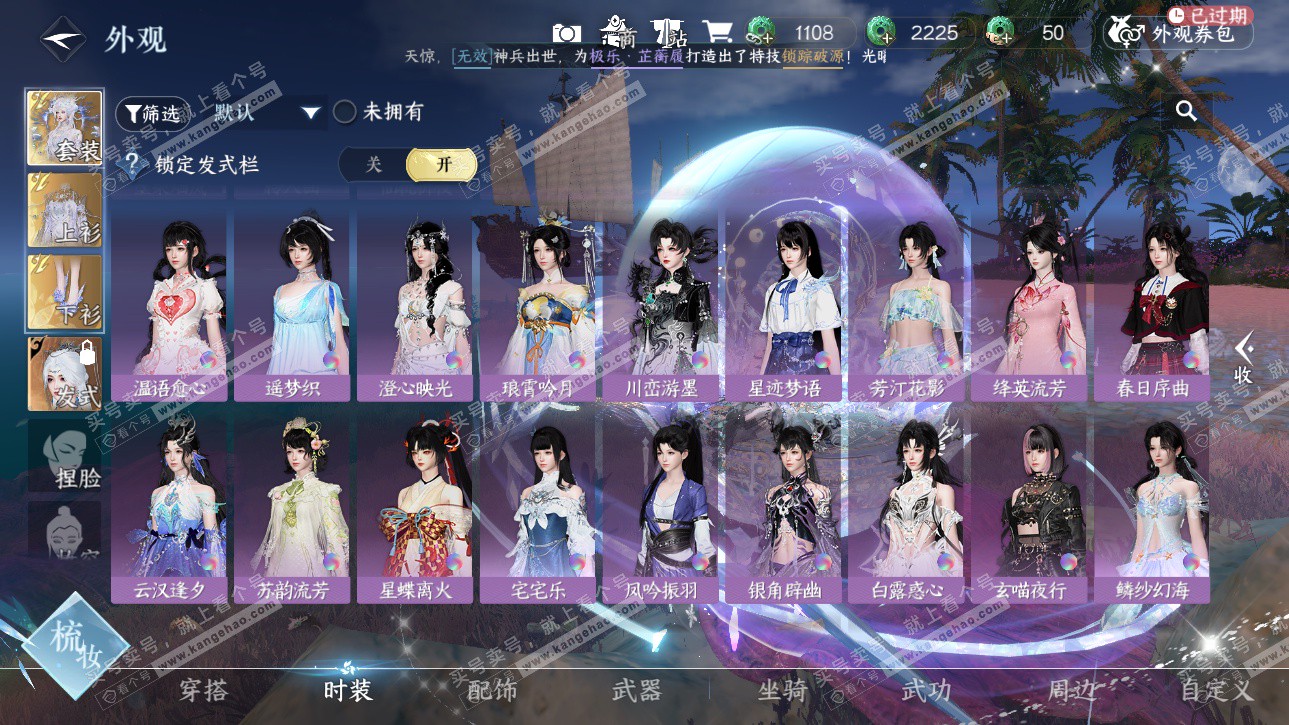Switch to the 坐骑 bottom tab

782,690
